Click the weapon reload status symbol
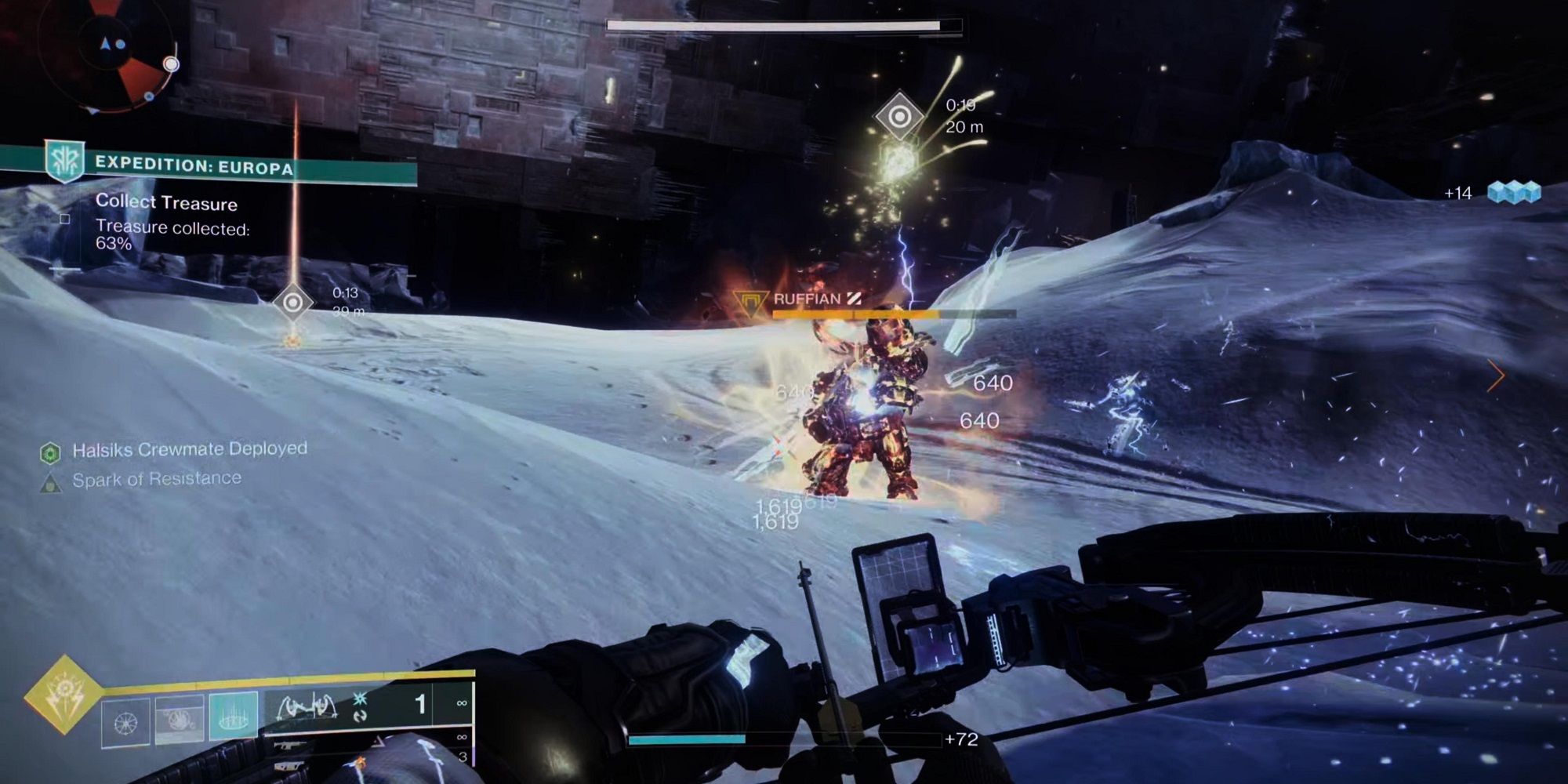 [x=361, y=717]
